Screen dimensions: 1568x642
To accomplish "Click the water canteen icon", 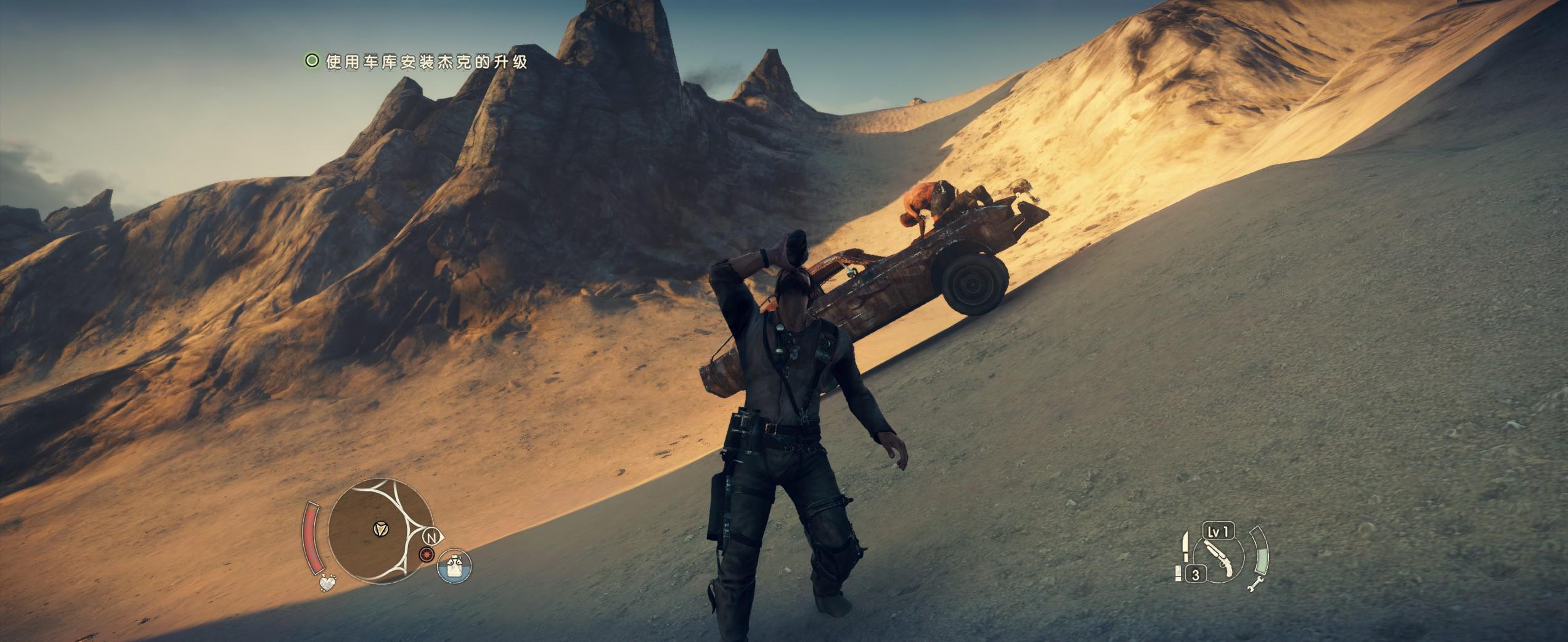I will [x=454, y=567].
